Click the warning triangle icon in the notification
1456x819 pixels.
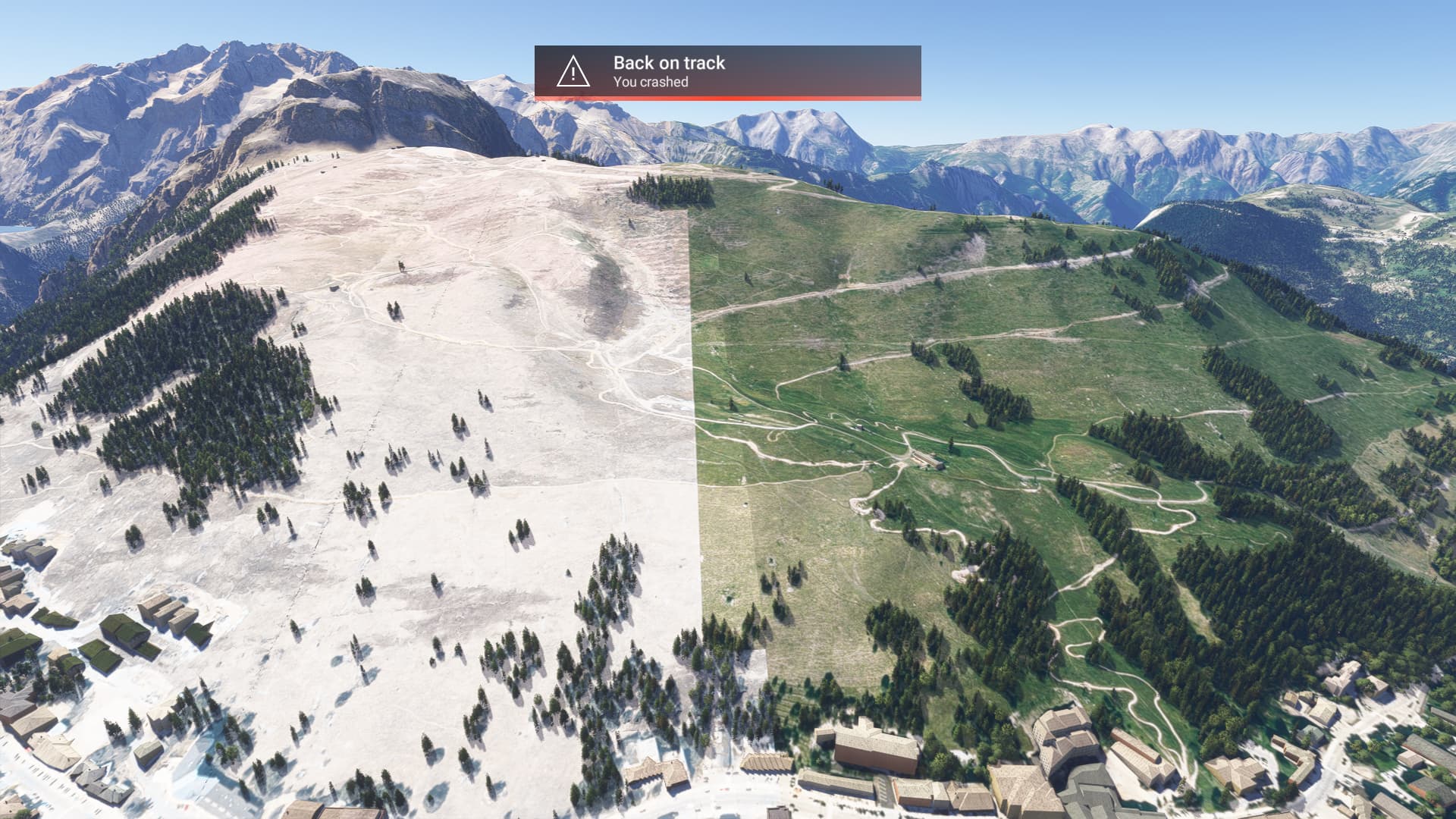[x=573, y=74]
